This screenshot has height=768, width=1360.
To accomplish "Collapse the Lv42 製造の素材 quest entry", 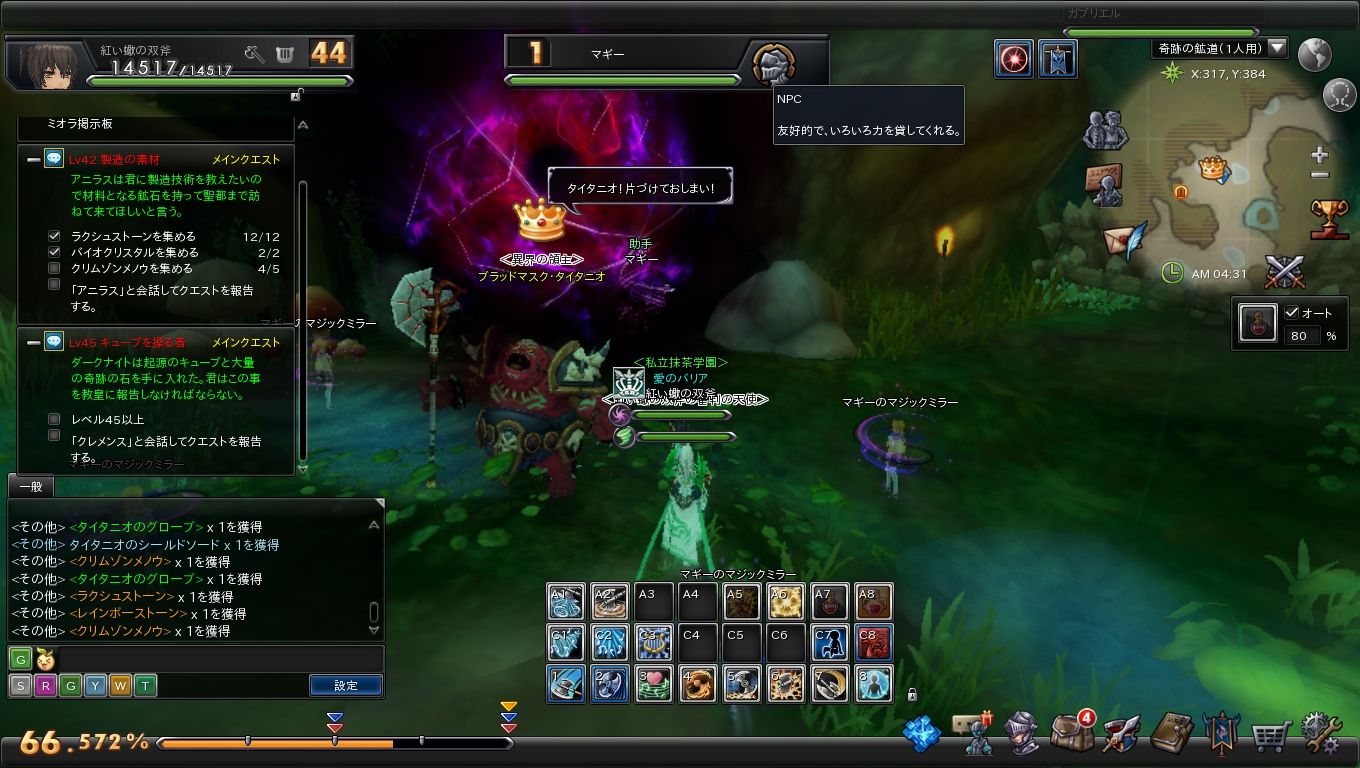I will (33, 159).
